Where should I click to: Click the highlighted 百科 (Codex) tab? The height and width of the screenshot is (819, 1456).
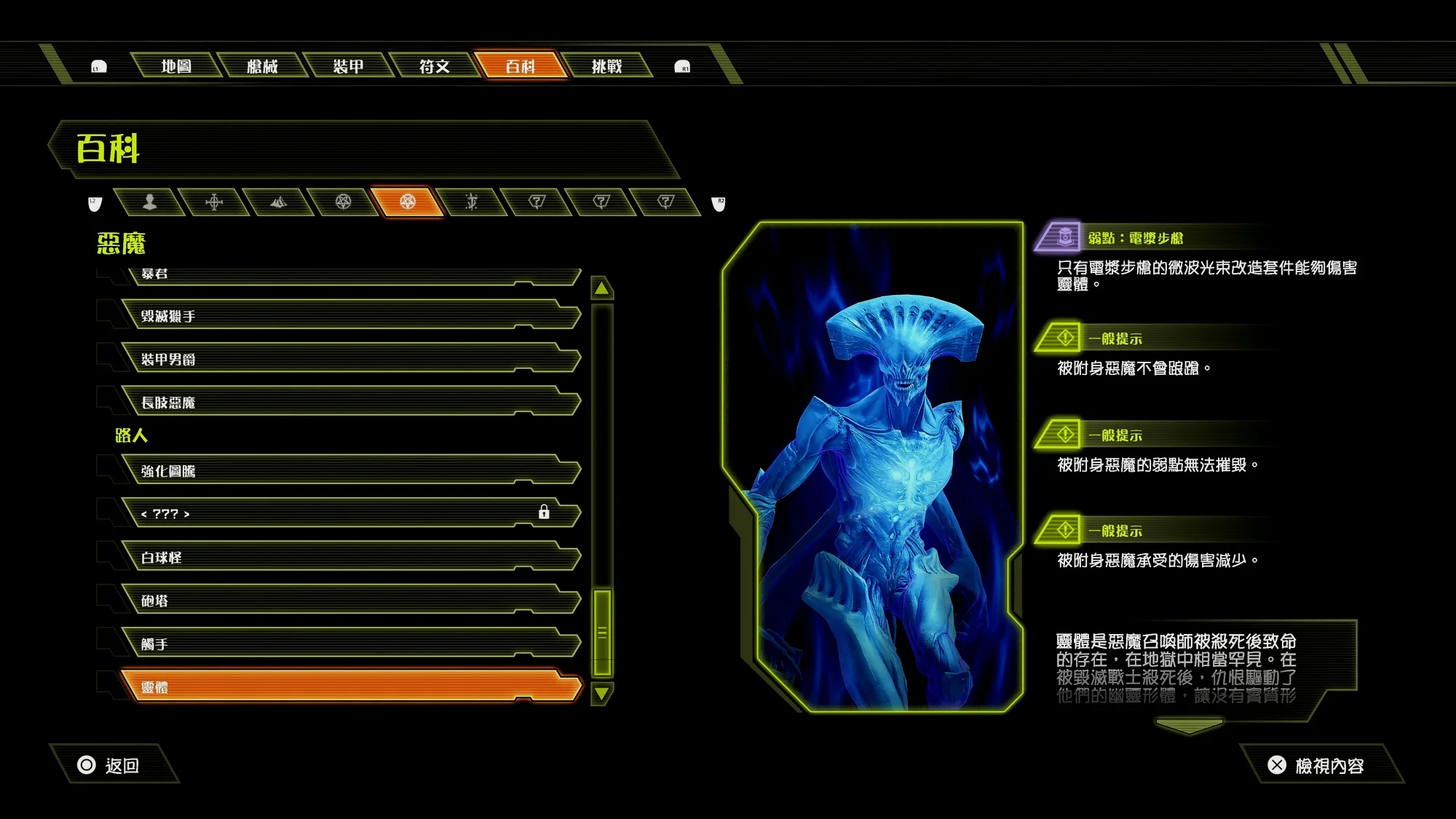[x=520, y=66]
